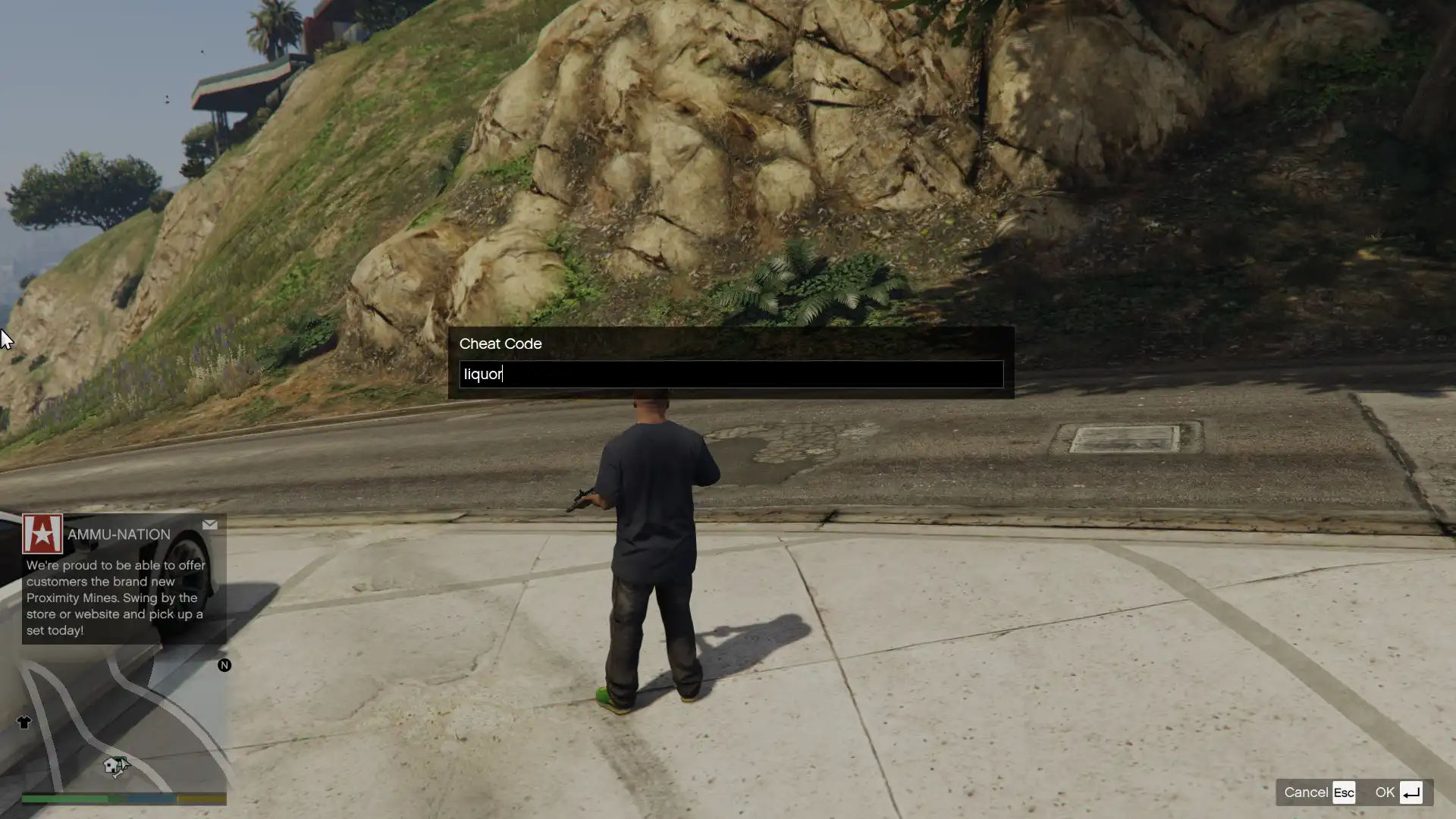Click the Cheat Code text input field
Screen dimensions: 1456x819
(x=731, y=375)
